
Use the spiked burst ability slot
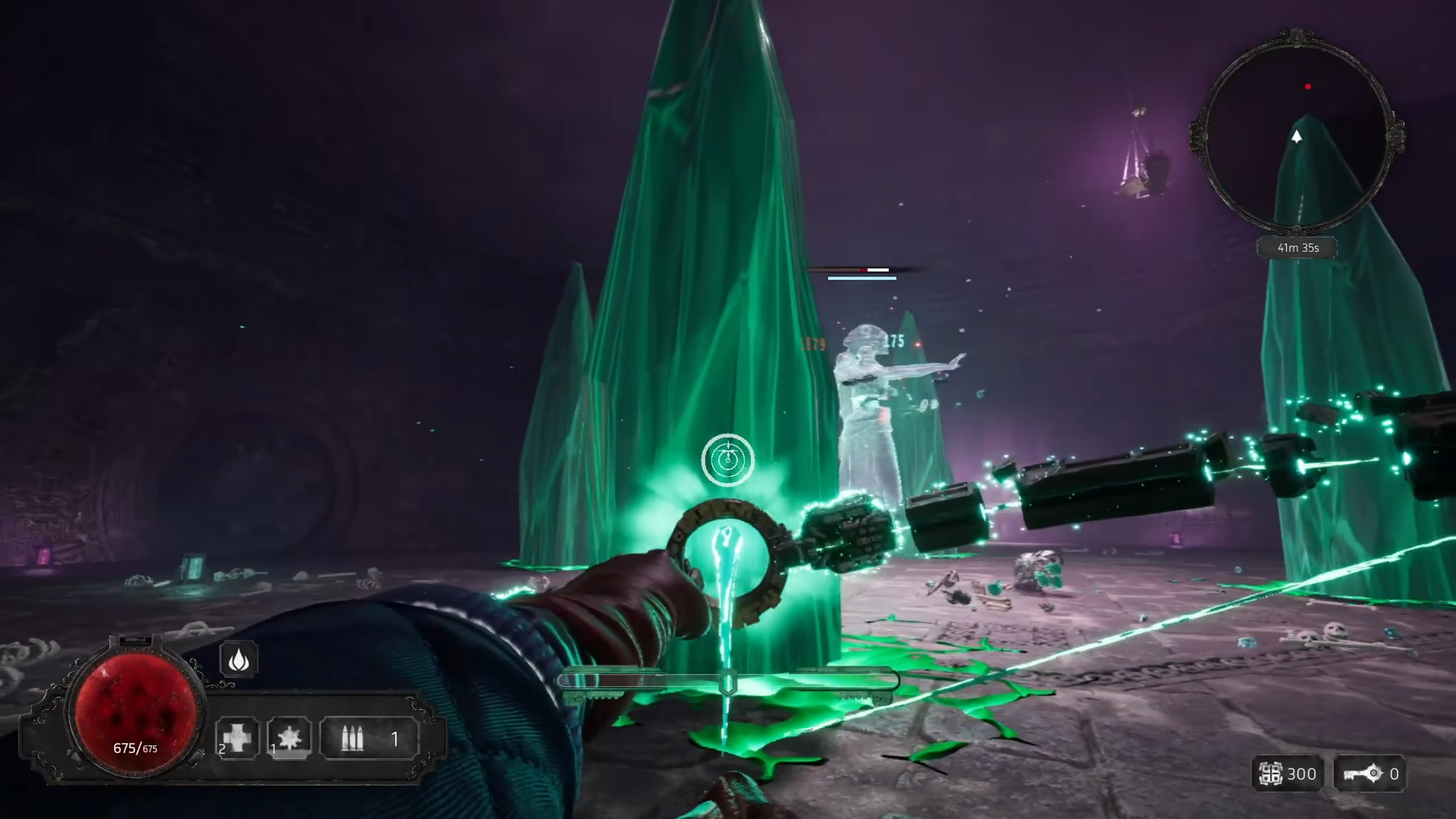click(x=289, y=738)
